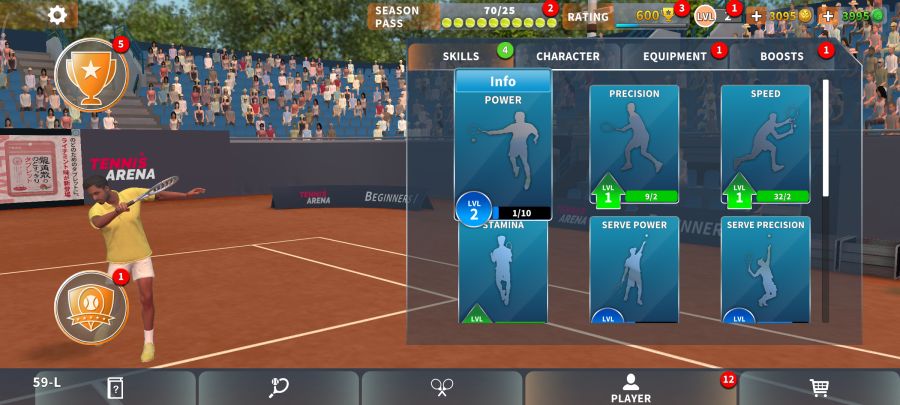Switch to the Skills tab
The height and width of the screenshot is (405, 900).
pos(461,57)
